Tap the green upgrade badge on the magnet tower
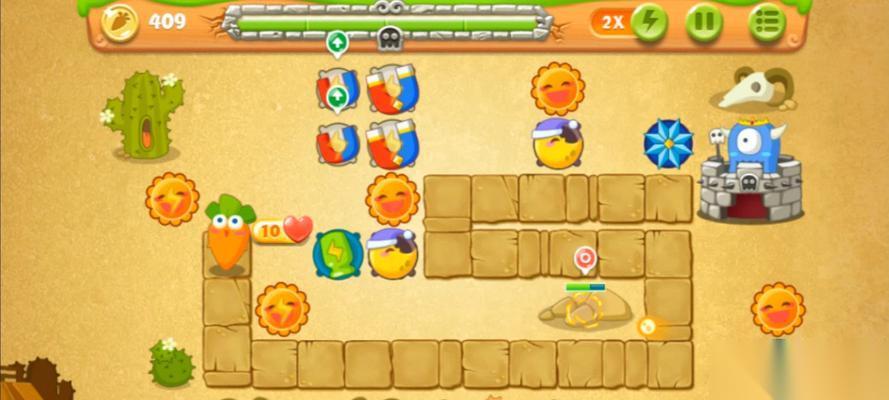 [x=337, y=97]
